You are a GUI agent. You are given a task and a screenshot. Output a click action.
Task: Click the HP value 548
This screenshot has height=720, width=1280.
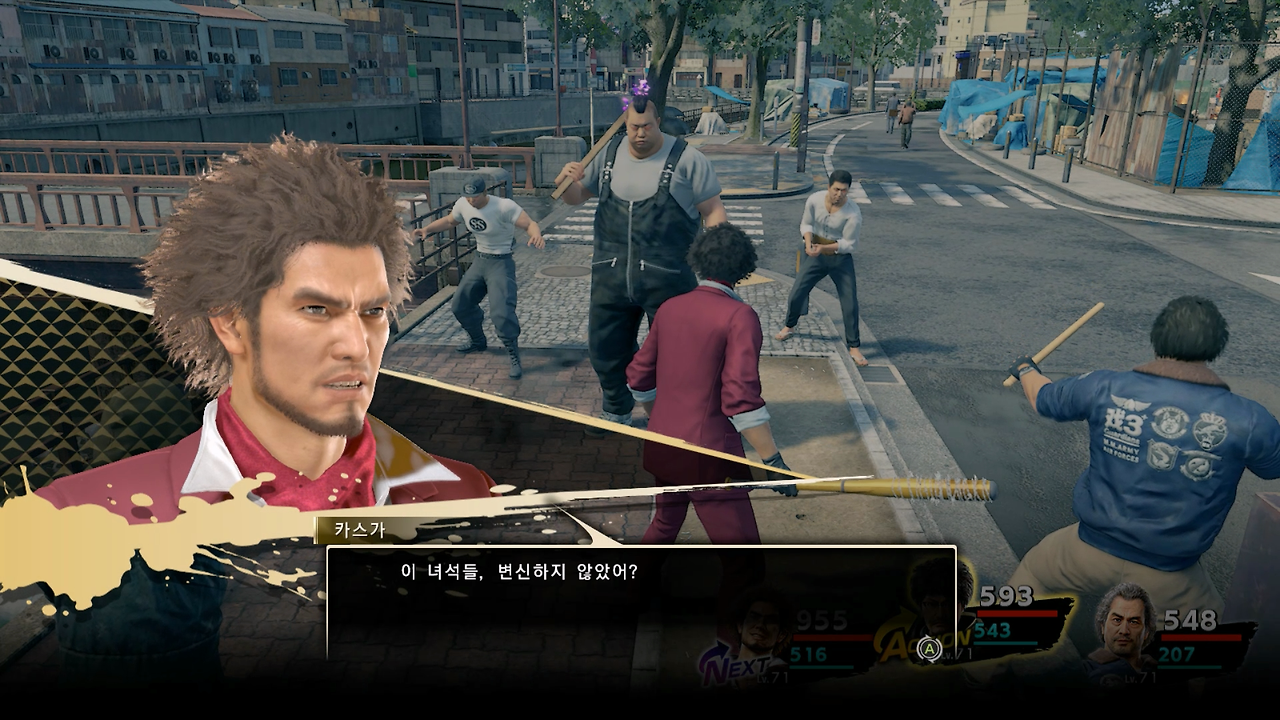[1189, 618]
